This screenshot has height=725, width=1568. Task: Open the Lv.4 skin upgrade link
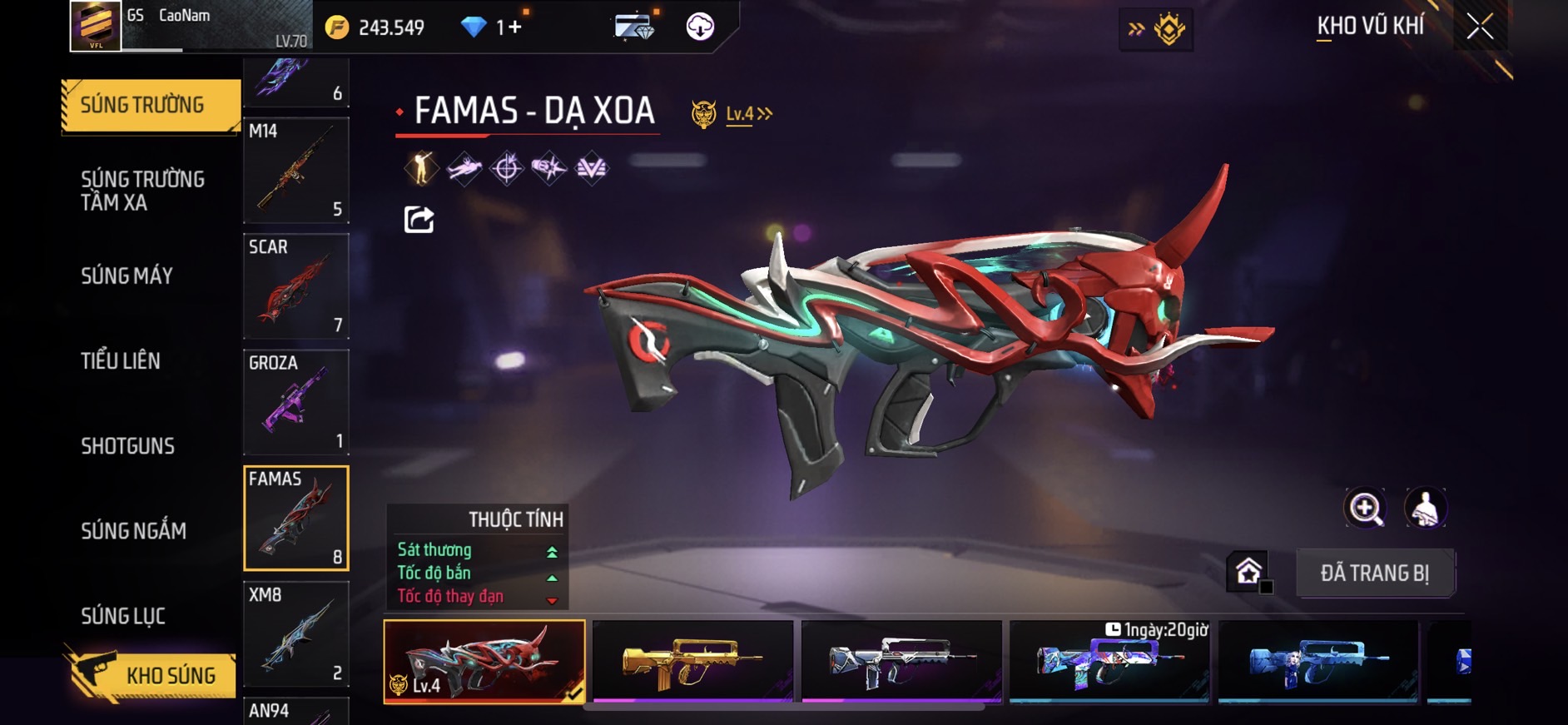click(747, 114)
